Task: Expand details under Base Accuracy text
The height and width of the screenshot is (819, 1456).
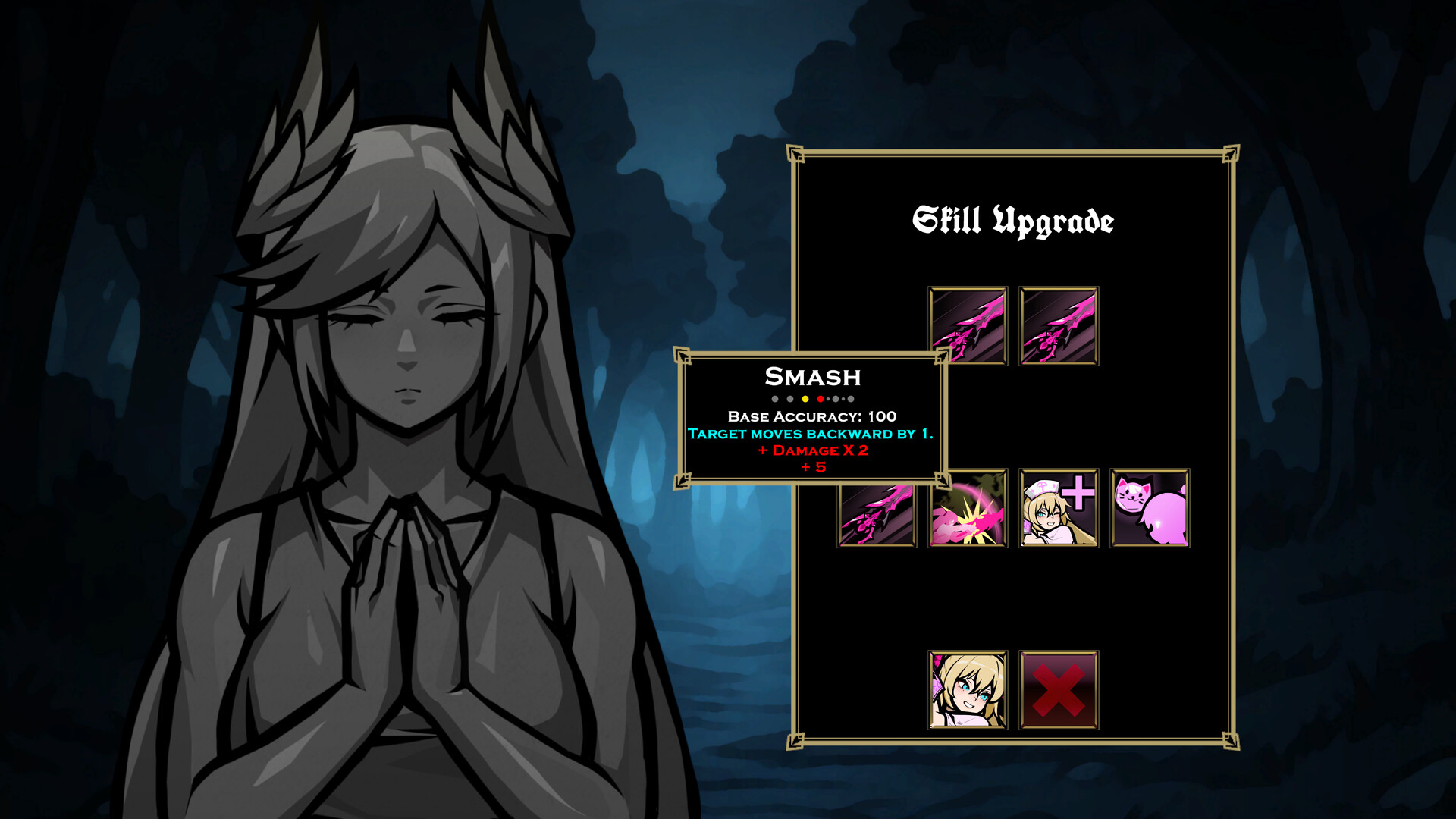Action: click(x=811, y=417)
